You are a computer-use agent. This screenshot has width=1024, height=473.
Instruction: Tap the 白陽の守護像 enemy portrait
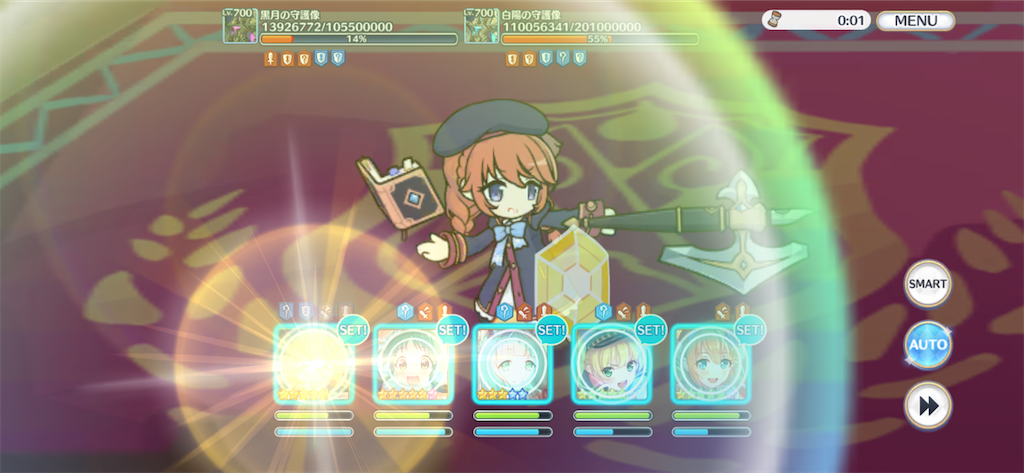coord(482,26)
